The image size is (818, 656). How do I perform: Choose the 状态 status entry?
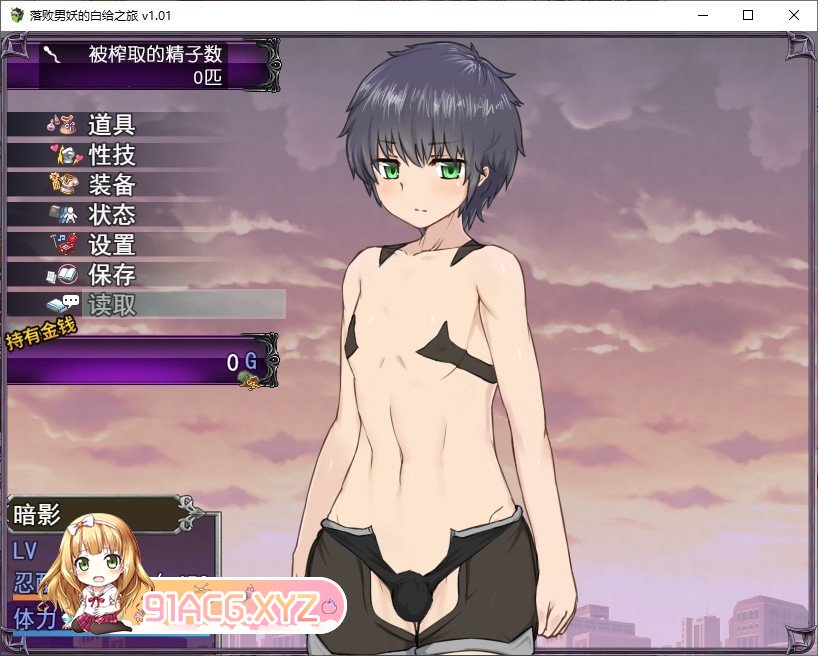[x=110, y=215]
